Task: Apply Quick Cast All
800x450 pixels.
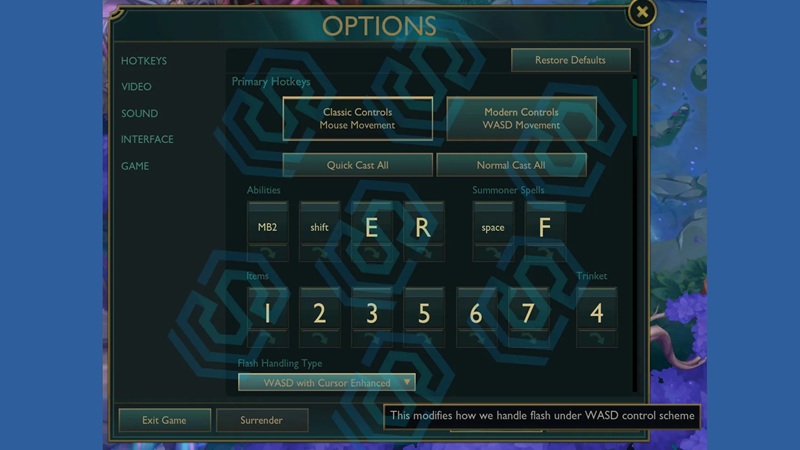Action: coord(358,165)
